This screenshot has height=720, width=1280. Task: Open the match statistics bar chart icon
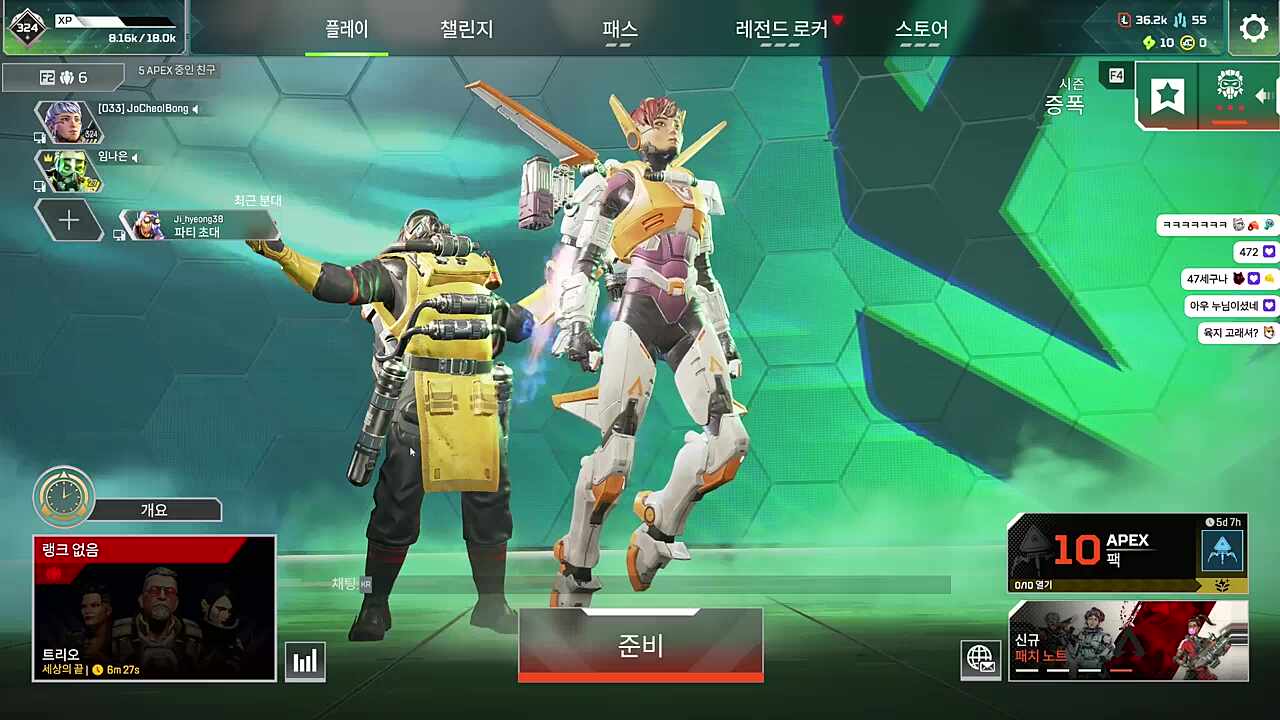click(305, 660)
